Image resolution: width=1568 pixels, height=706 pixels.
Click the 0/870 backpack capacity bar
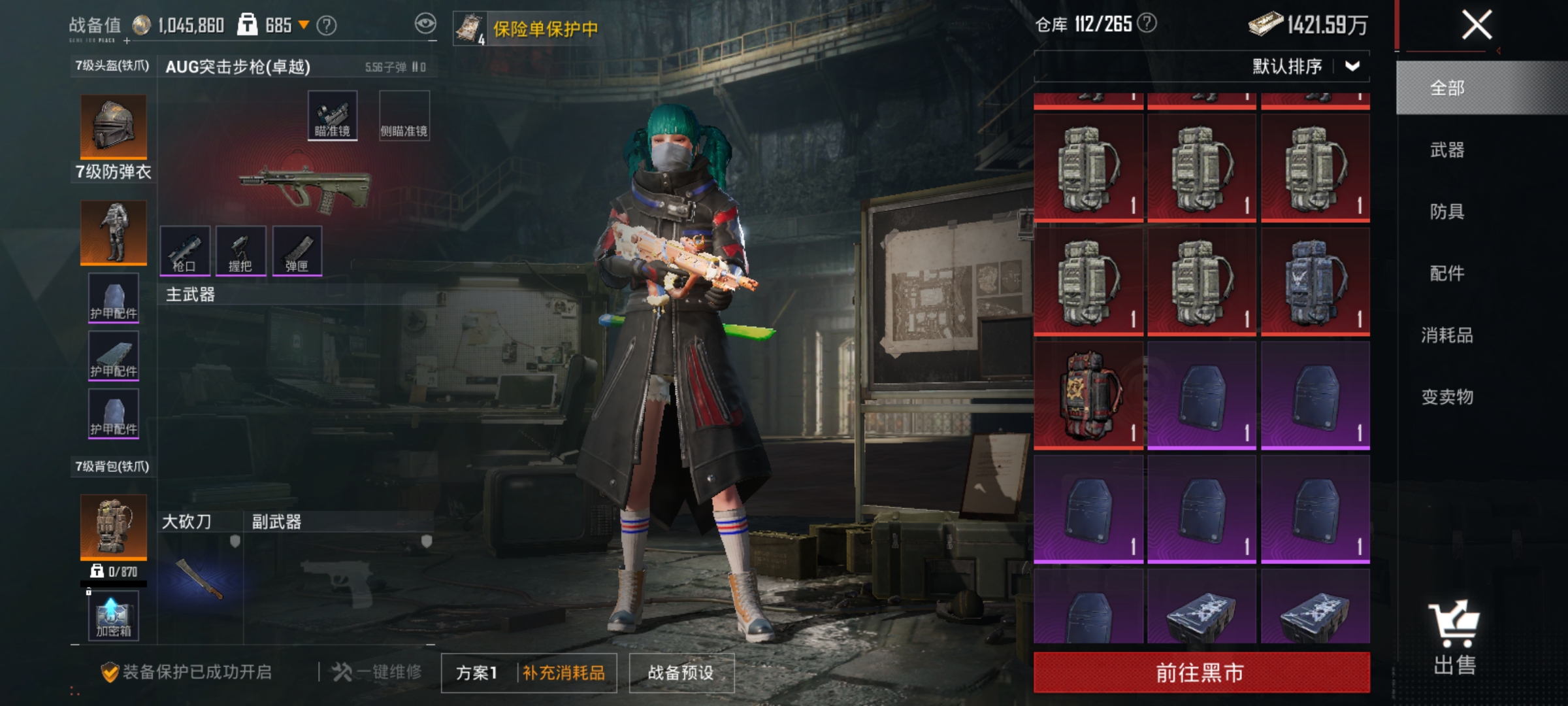(112, 572)
